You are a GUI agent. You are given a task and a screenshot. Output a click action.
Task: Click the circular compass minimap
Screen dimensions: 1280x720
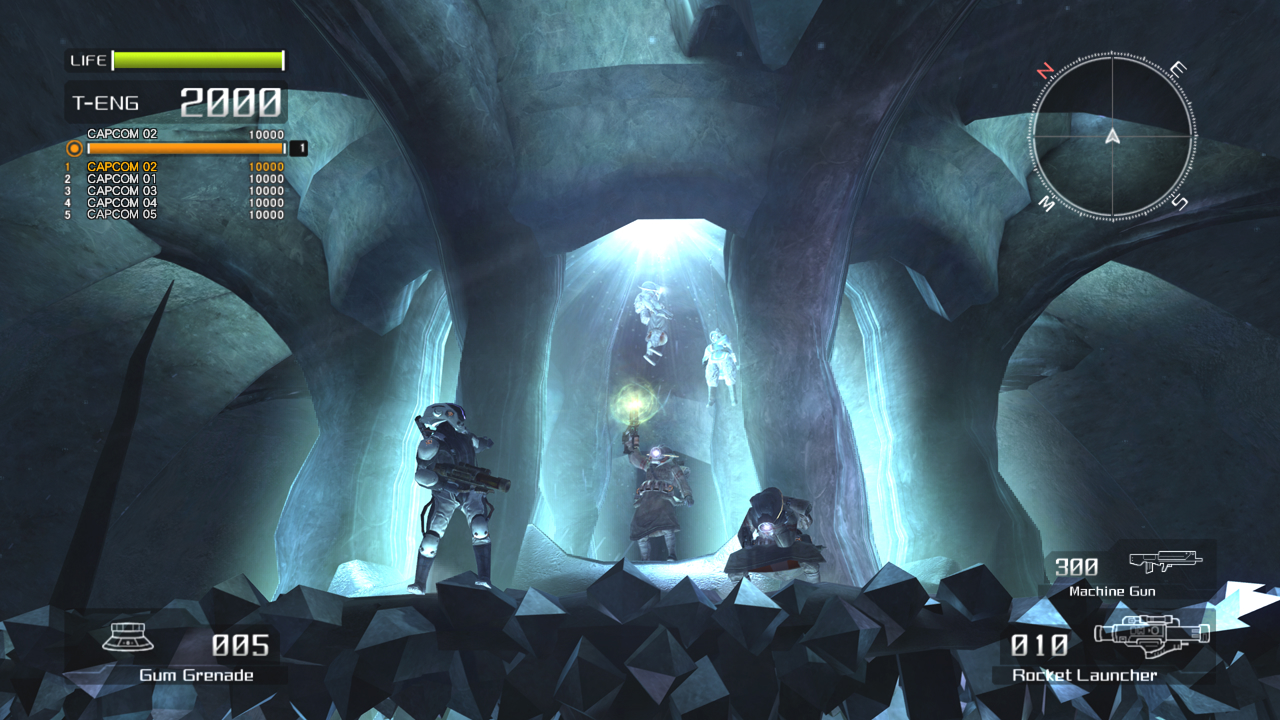coord(1111,136)
